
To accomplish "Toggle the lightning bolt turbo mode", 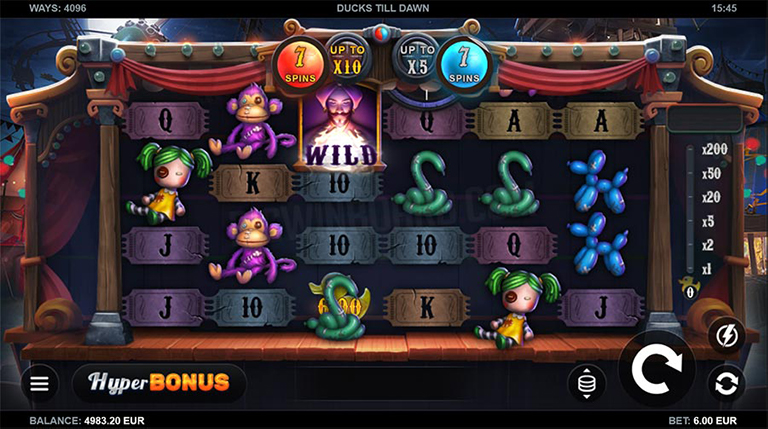I will [x=727, y=336].
